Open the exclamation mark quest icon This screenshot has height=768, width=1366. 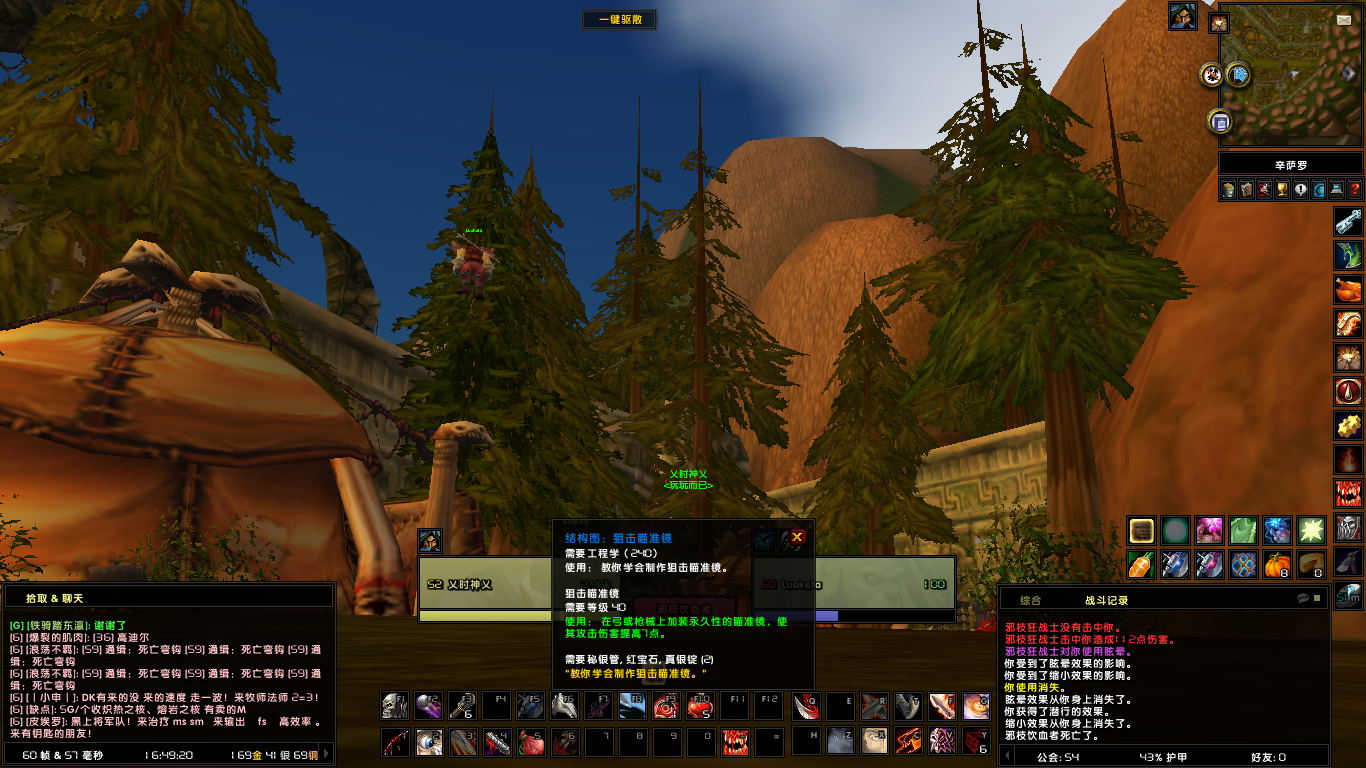point(1300,189)
